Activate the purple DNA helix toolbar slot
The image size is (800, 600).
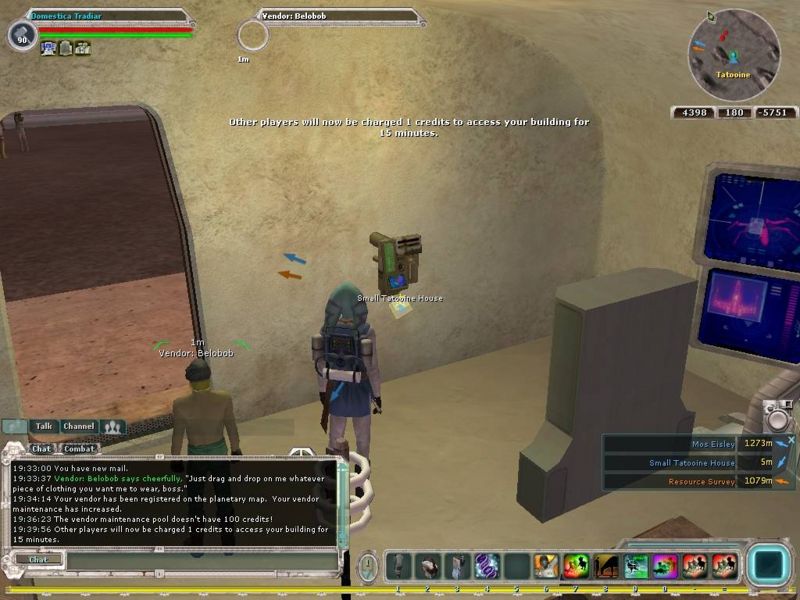(x=487, y=566)
